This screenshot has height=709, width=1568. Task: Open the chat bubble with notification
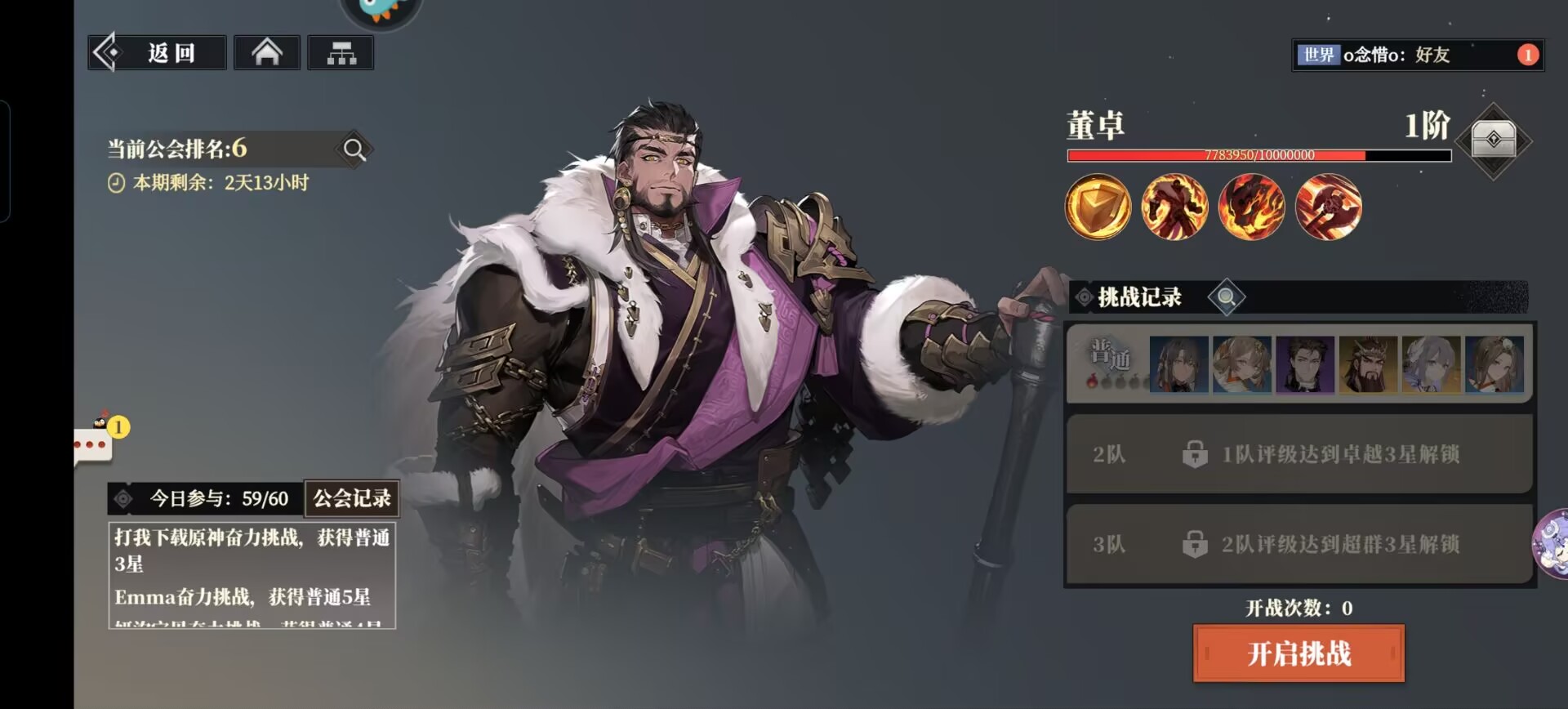(x=94, y=444)
